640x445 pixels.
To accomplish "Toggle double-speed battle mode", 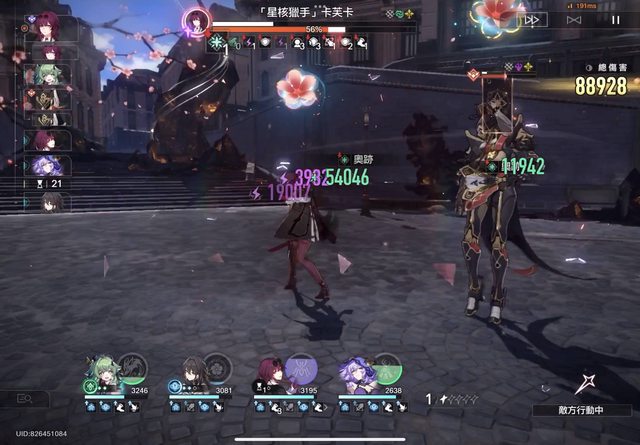I will (x=531, y=19).
